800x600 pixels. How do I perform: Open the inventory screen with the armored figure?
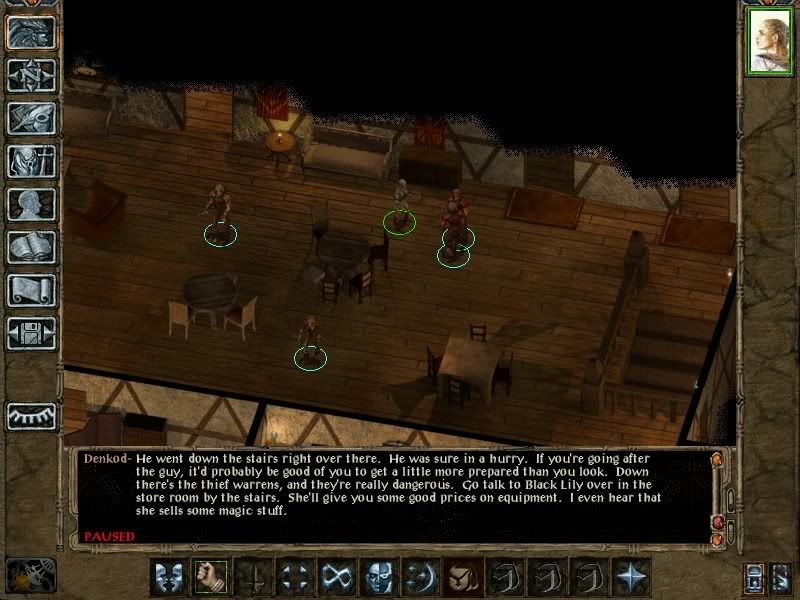coord(31,160)
